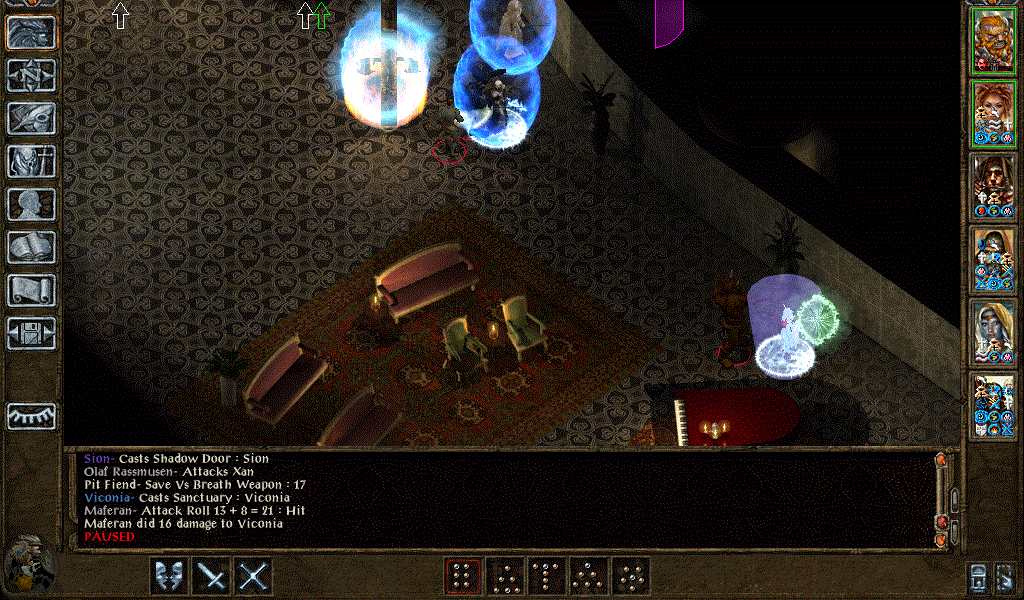
Task: Click the crossed-swords action button
Action: 254,576
